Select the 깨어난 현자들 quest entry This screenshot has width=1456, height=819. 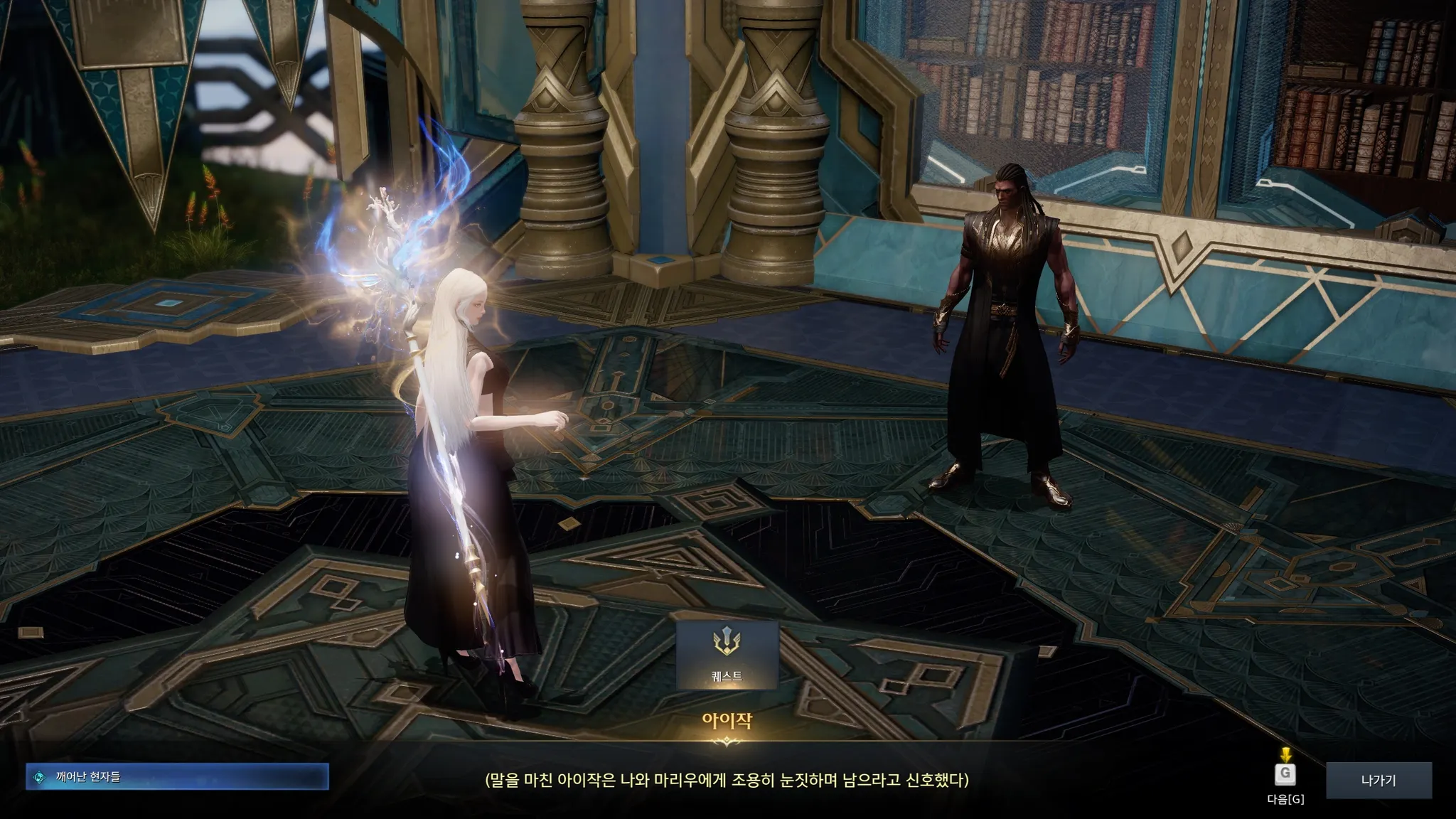[x=177, y=777]
